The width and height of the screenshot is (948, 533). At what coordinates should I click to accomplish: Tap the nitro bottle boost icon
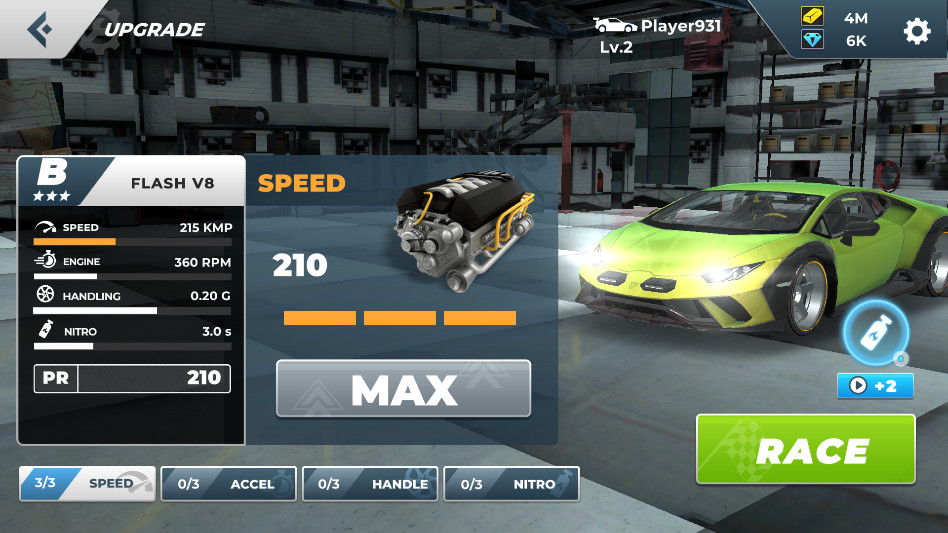click(x=875, y=333)
